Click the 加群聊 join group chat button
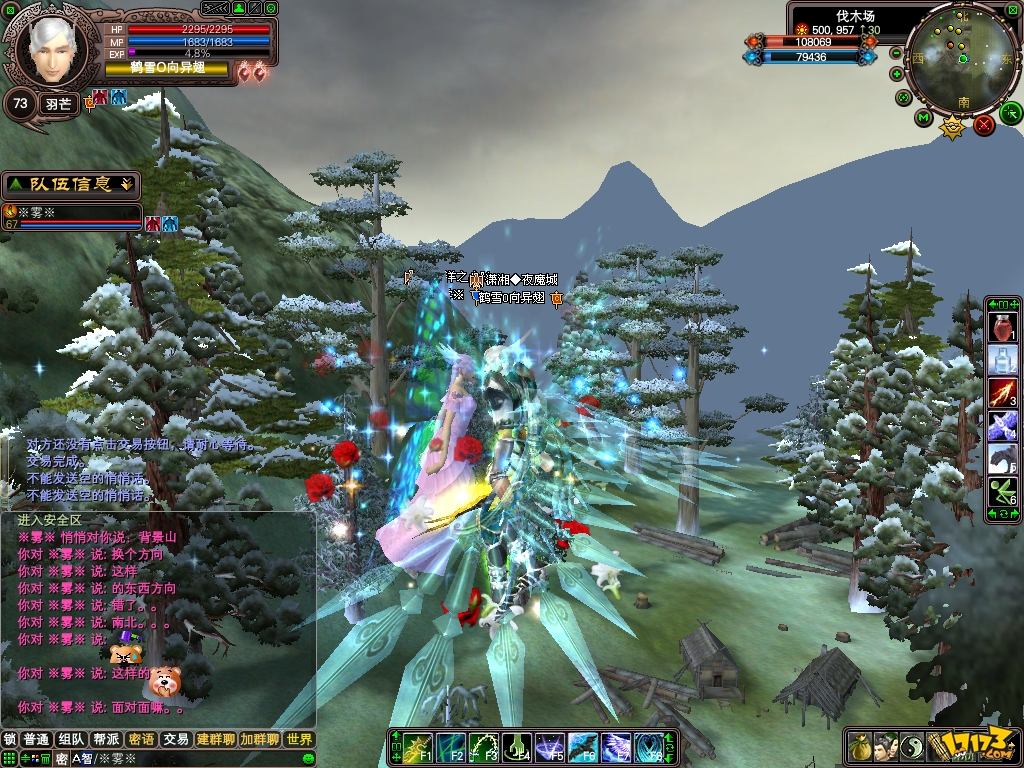1024x768 pixels. pyautogui.click(x=259, y=740)
